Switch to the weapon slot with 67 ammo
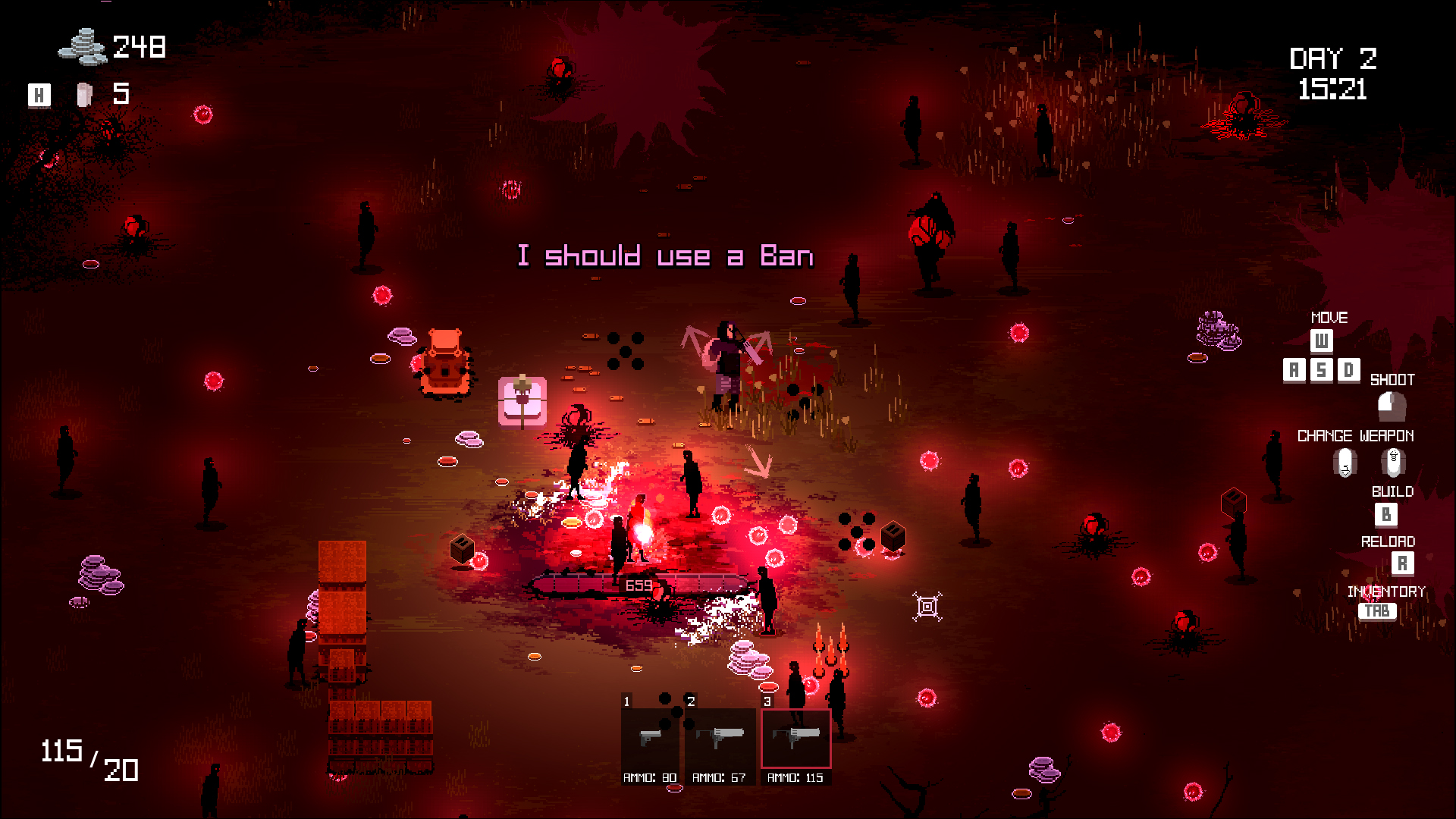Image resolution: width=1456 pixels, height=819 pixels. [719, 738]
